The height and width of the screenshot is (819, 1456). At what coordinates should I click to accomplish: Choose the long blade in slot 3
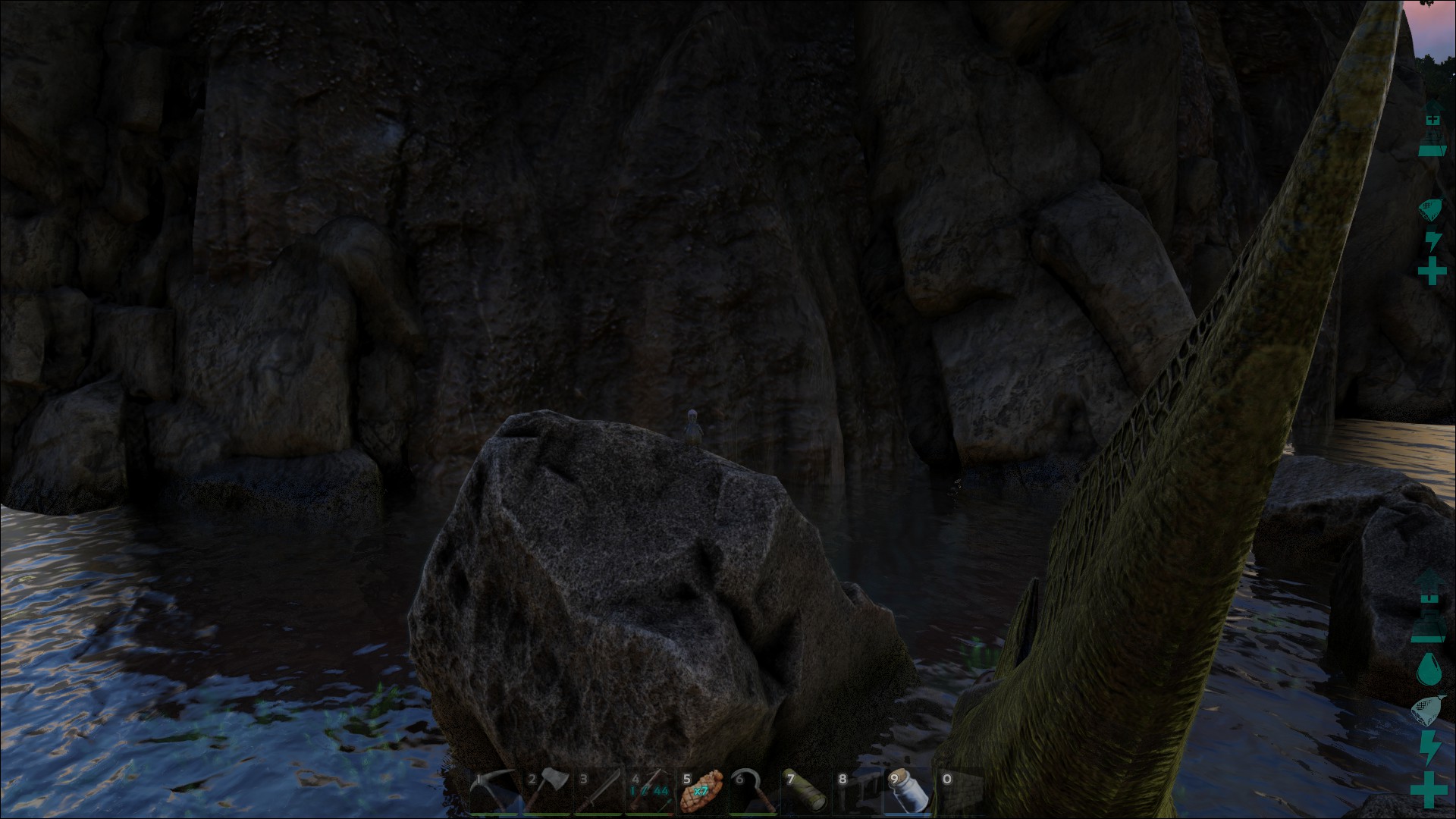(598, 792)
